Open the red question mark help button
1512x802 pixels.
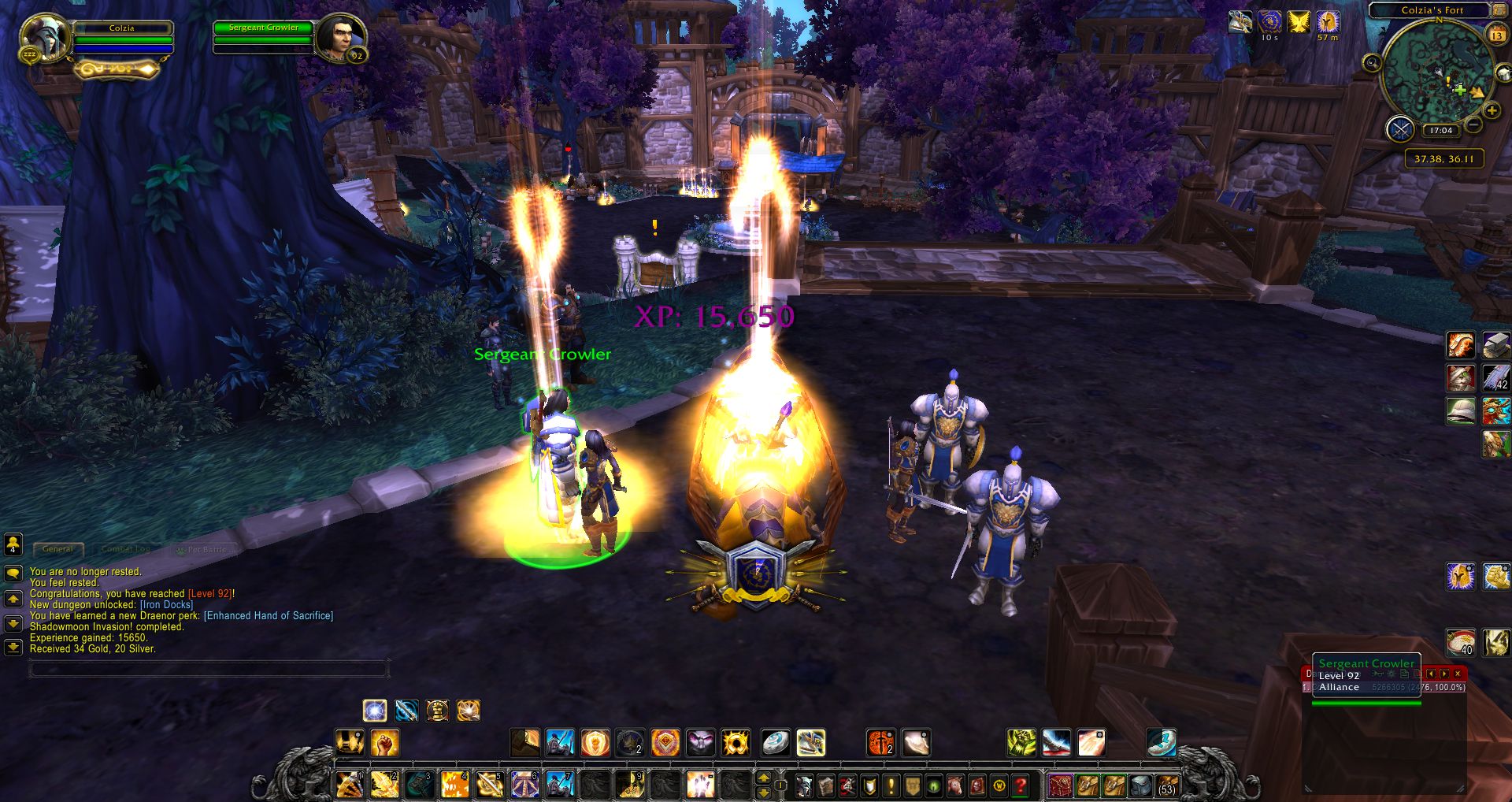click(1021, 785)
